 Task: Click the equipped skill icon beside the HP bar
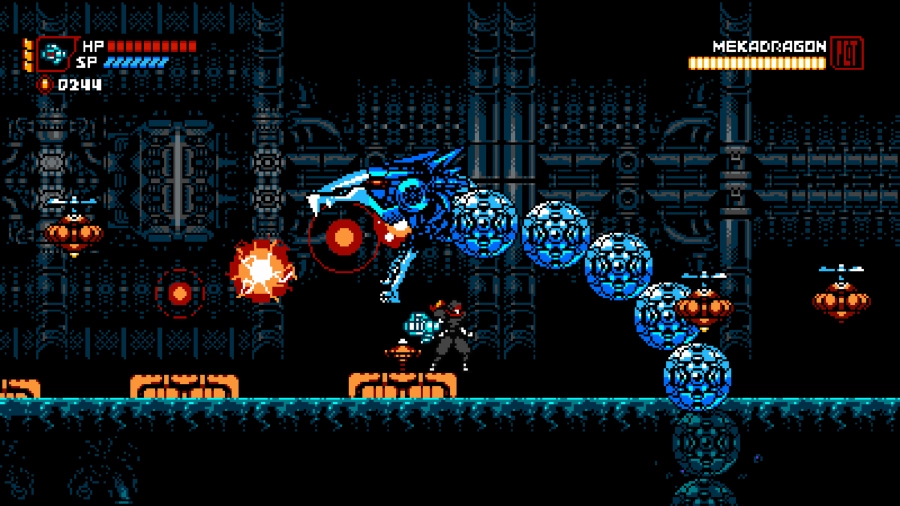pyautogui.click(x=53, y=54)
